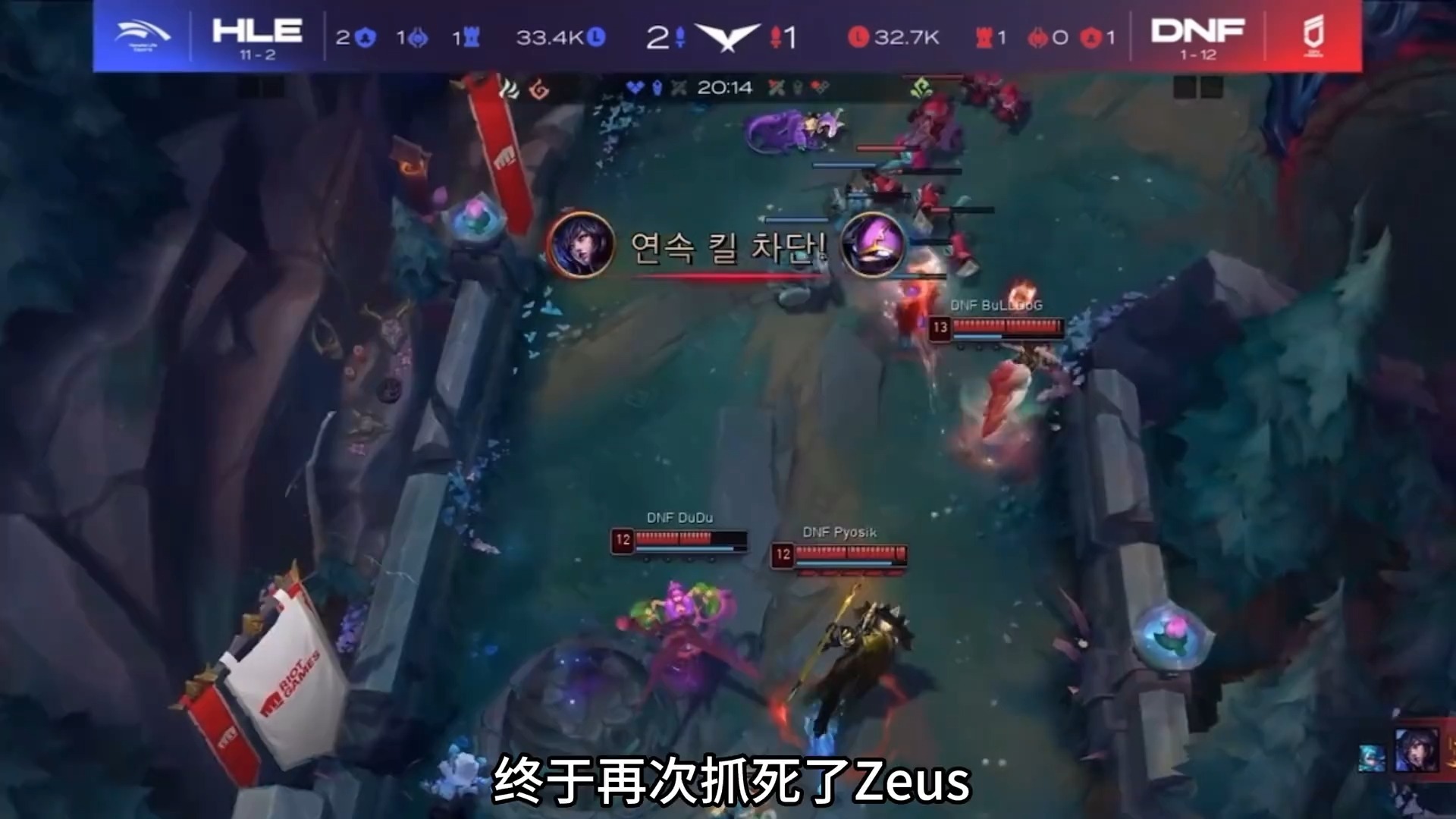Click HLE's dragon kill counter icon
Image resolution: width=1456 pixels, height=819 pixels.
[x=365, y=38]
